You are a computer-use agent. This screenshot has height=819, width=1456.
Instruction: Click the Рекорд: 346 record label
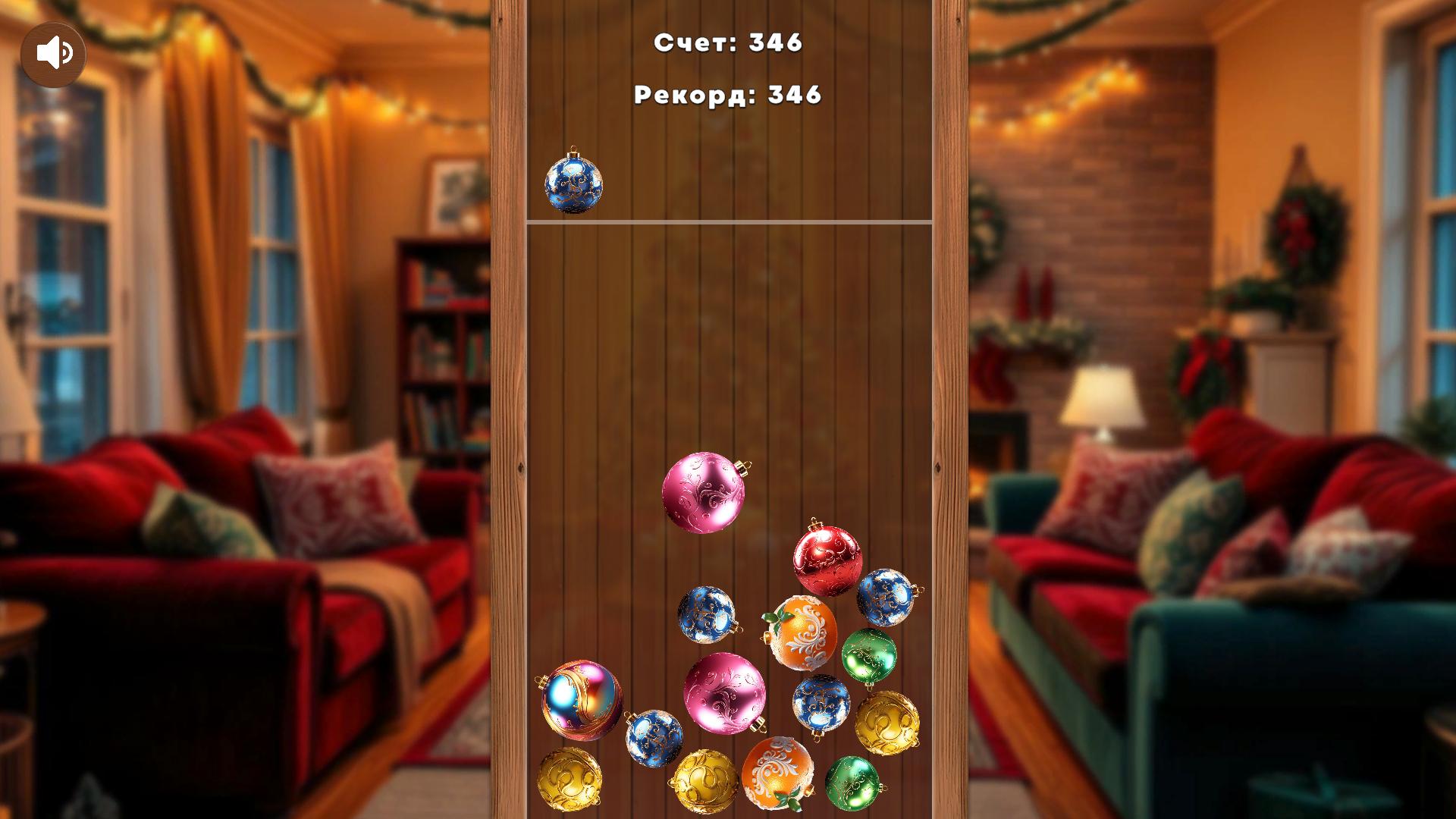[728, 95]
